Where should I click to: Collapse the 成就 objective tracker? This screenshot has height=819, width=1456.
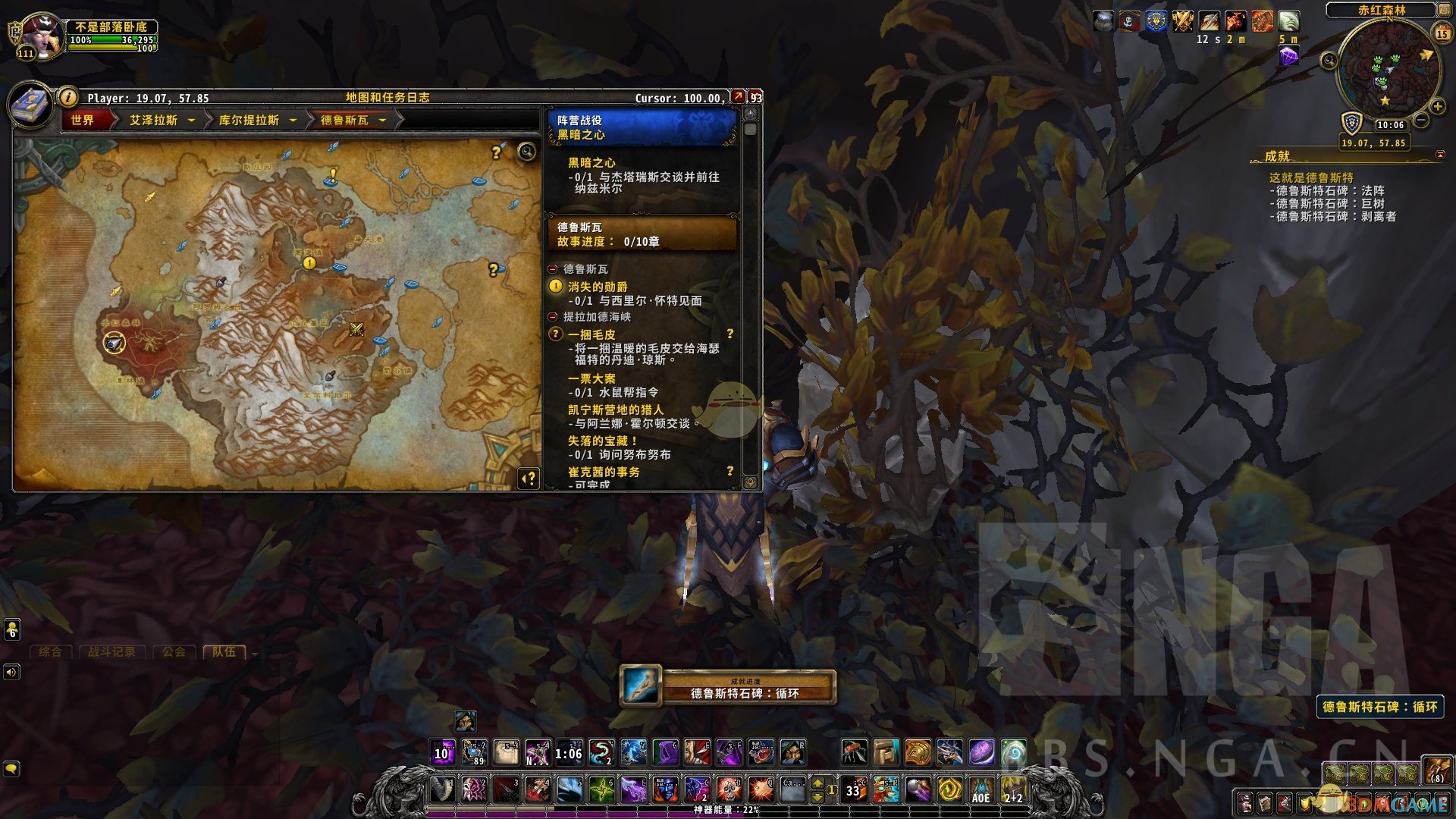coord(1440,155)
